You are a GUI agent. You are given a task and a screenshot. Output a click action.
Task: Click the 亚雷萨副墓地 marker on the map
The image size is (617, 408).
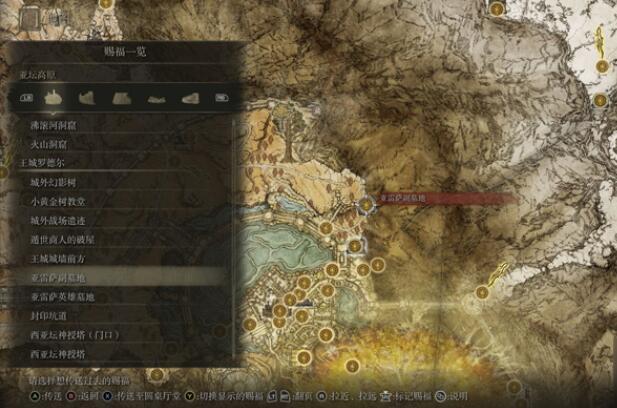[x=367, y=203]
